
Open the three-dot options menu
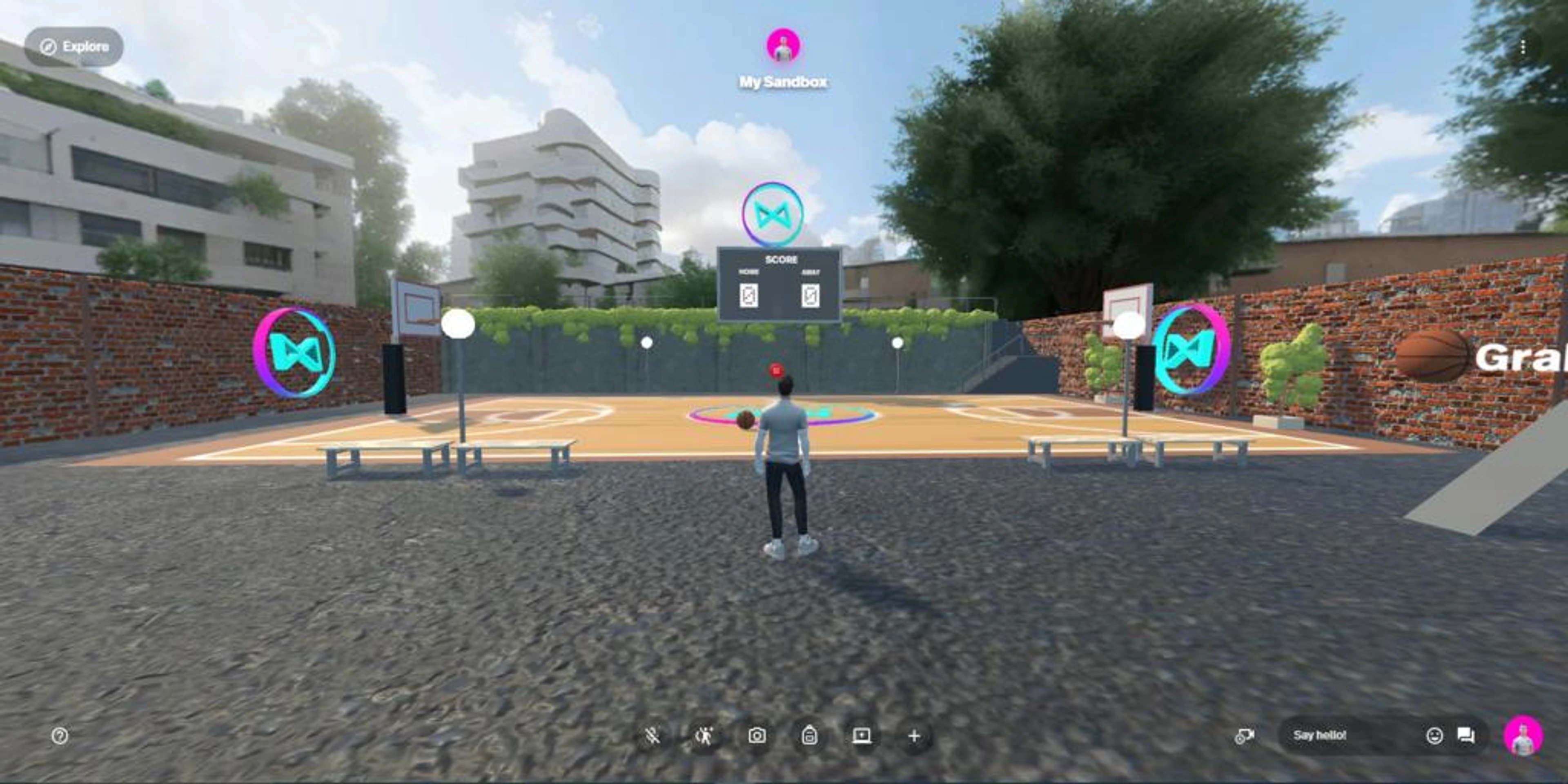click(x=1524, y=47)
